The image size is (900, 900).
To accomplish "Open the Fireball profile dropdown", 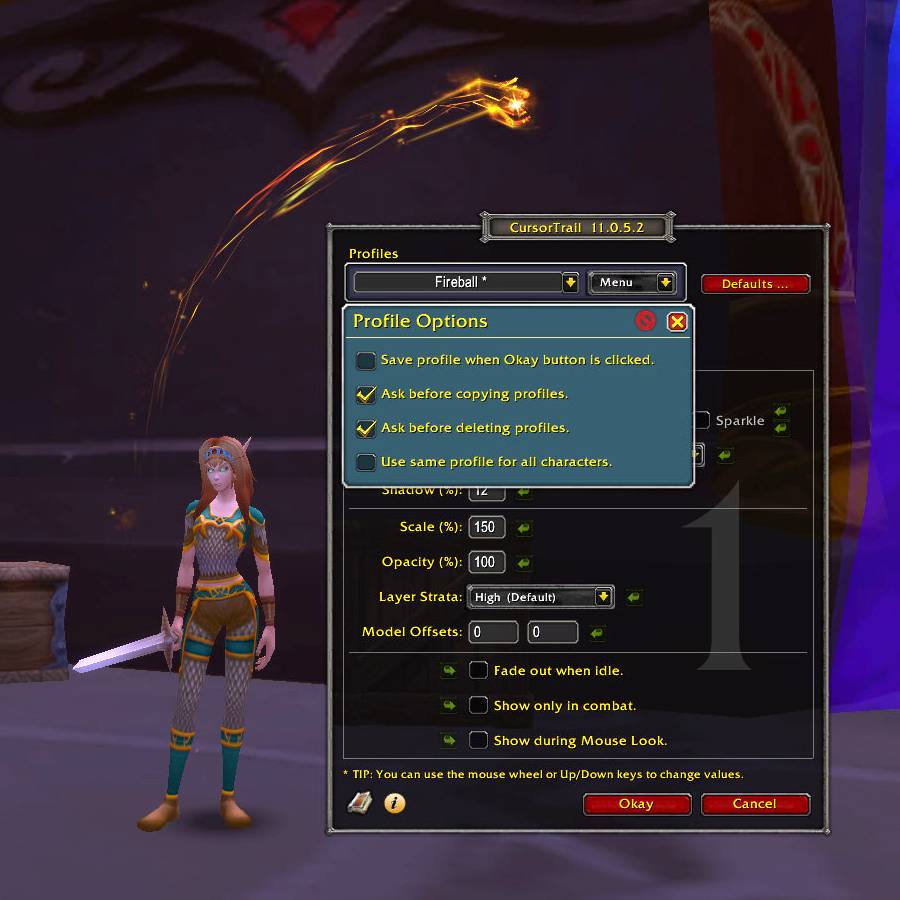I will [x=570, y=283].
